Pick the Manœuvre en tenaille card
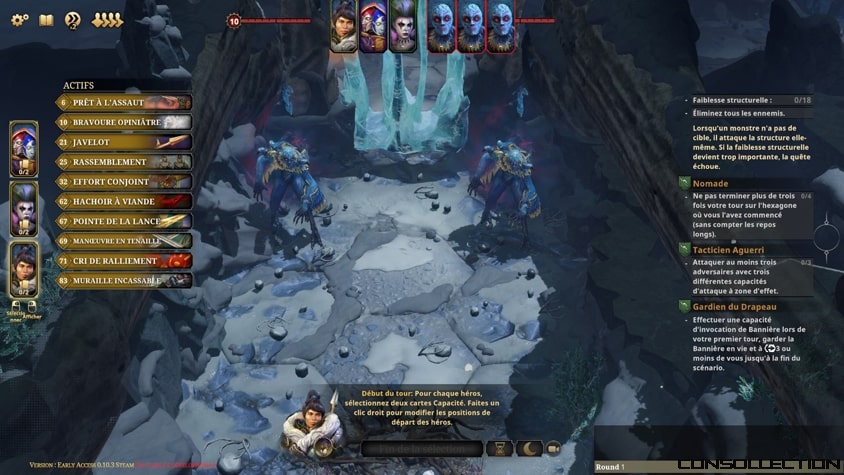 (x=124, y=241)
